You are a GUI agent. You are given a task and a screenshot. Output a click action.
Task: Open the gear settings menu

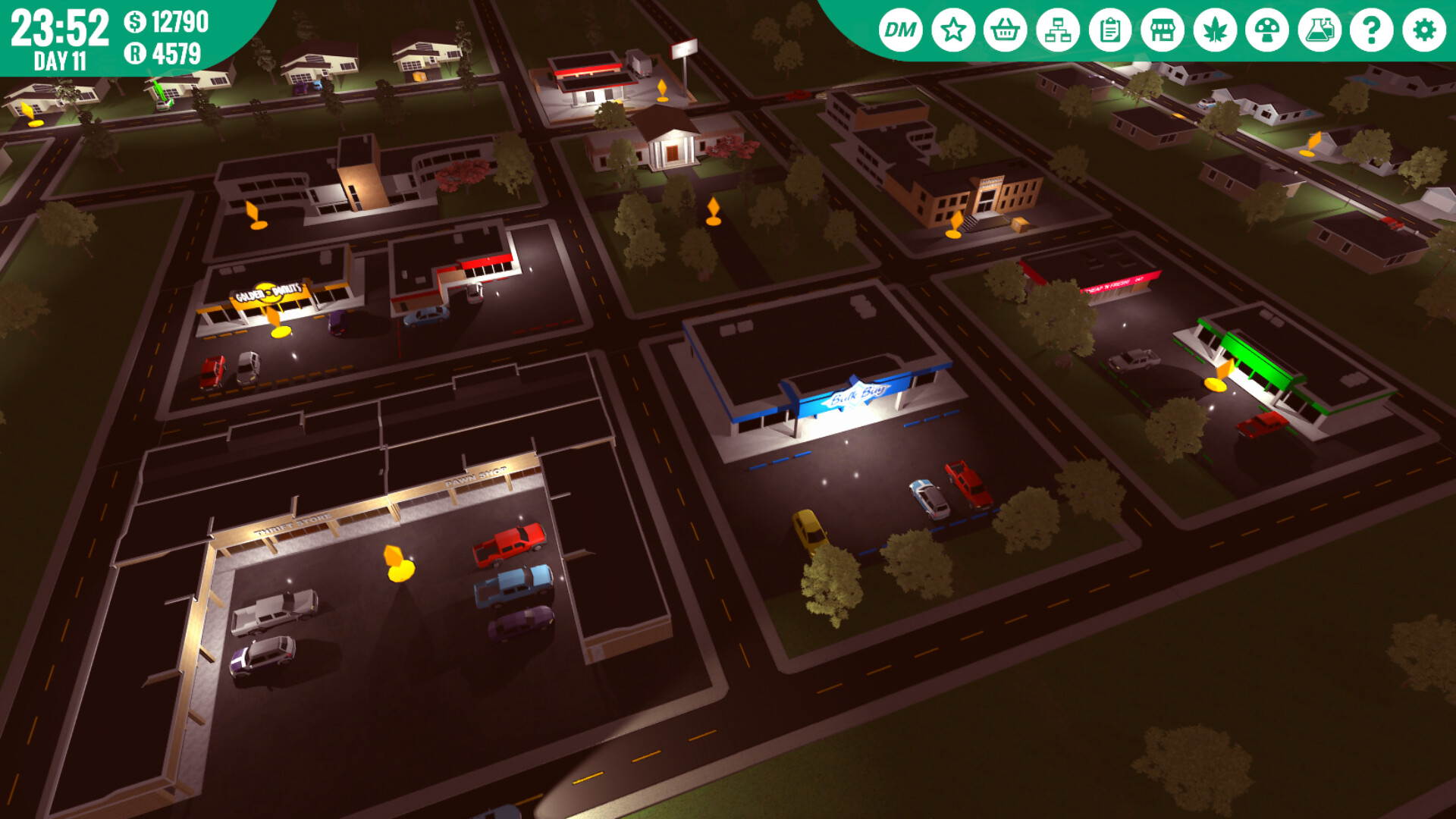point(1424,30)
